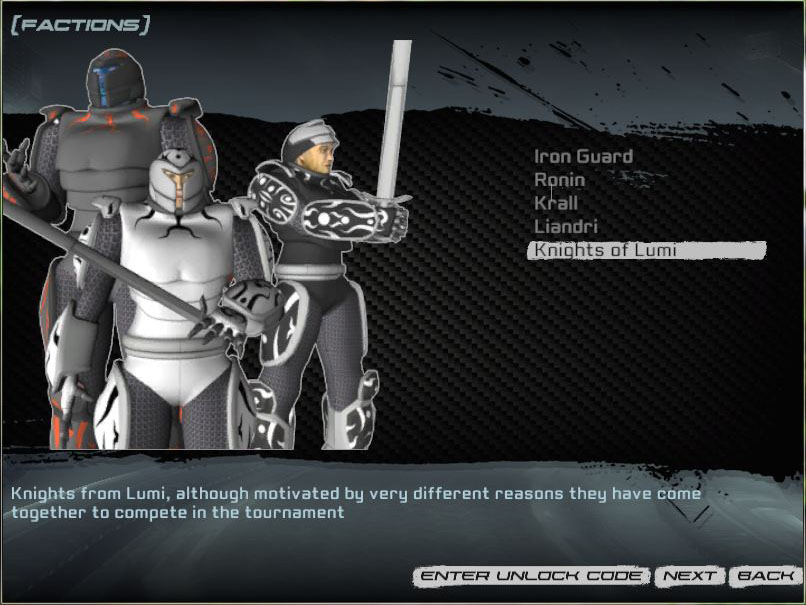Go to the Next screen
Screen dimensions: 806x605
point(690,576)
